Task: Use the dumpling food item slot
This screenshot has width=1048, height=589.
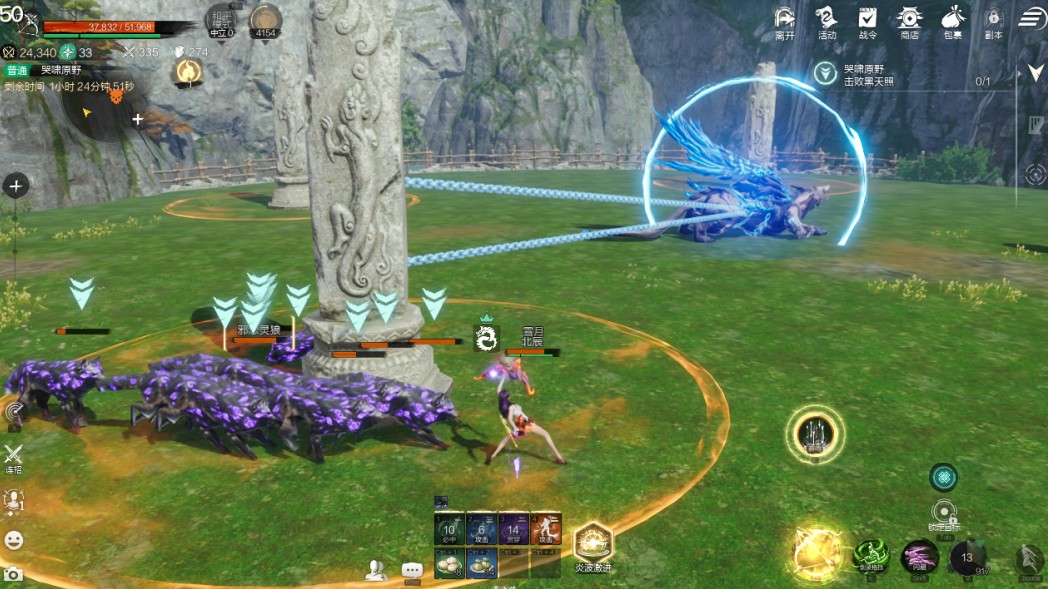Action: coord(449,564)
